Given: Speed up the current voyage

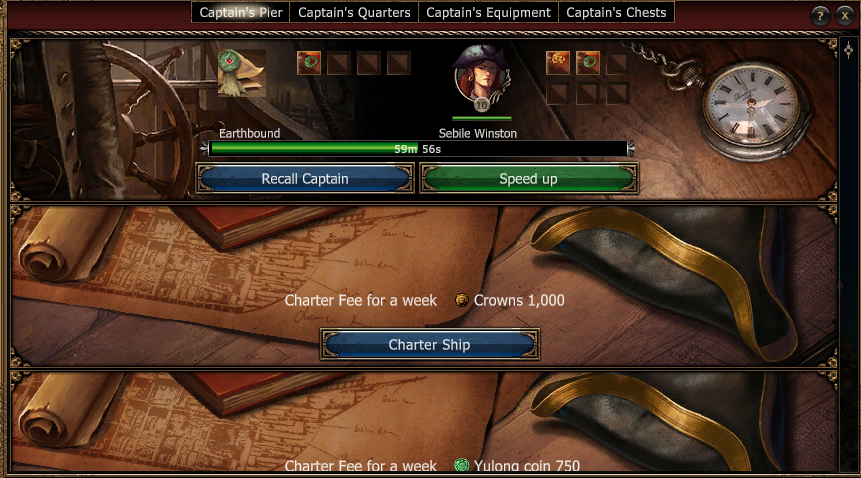Looking at the screenshot, I should [528, 179].
